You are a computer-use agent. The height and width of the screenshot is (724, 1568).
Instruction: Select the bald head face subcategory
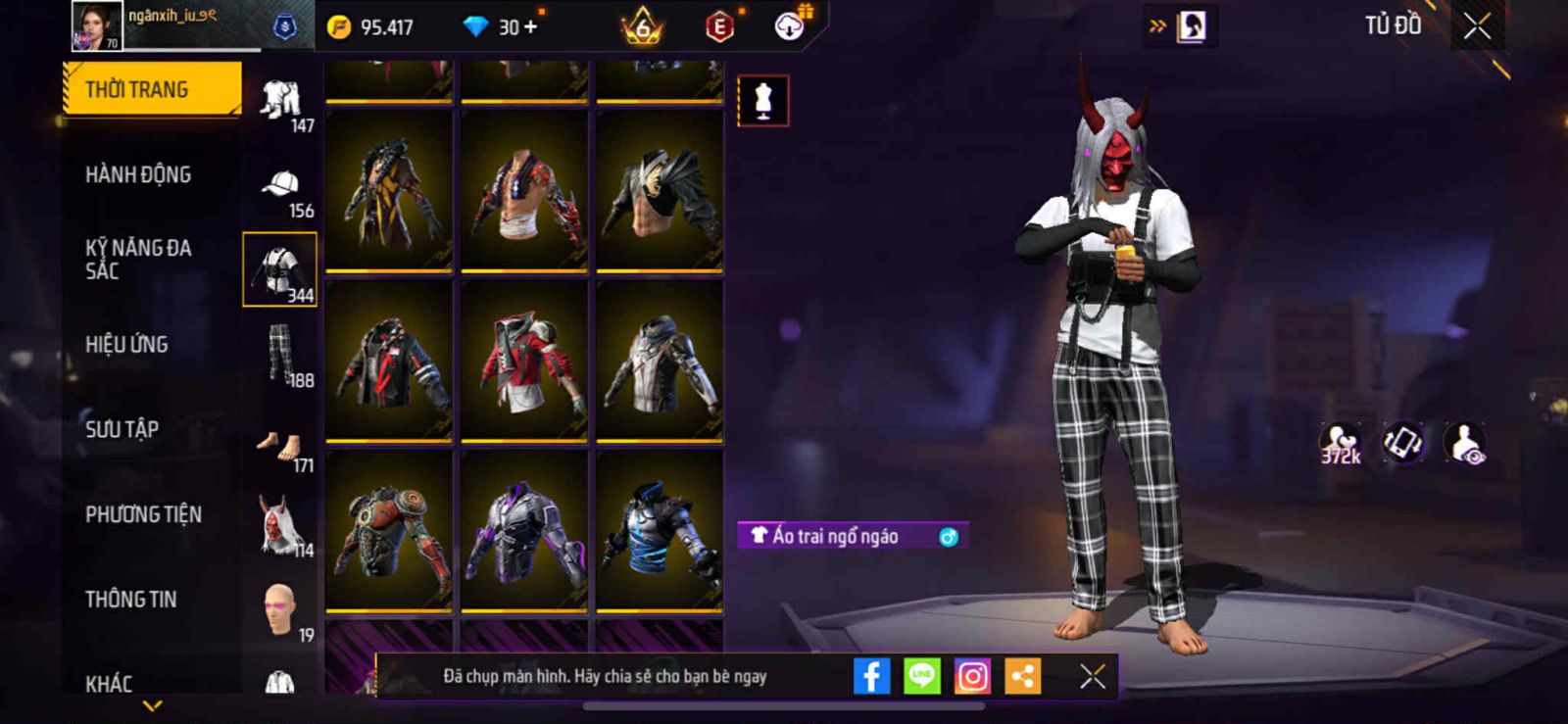pyautogui.click(x=280, y=609)
